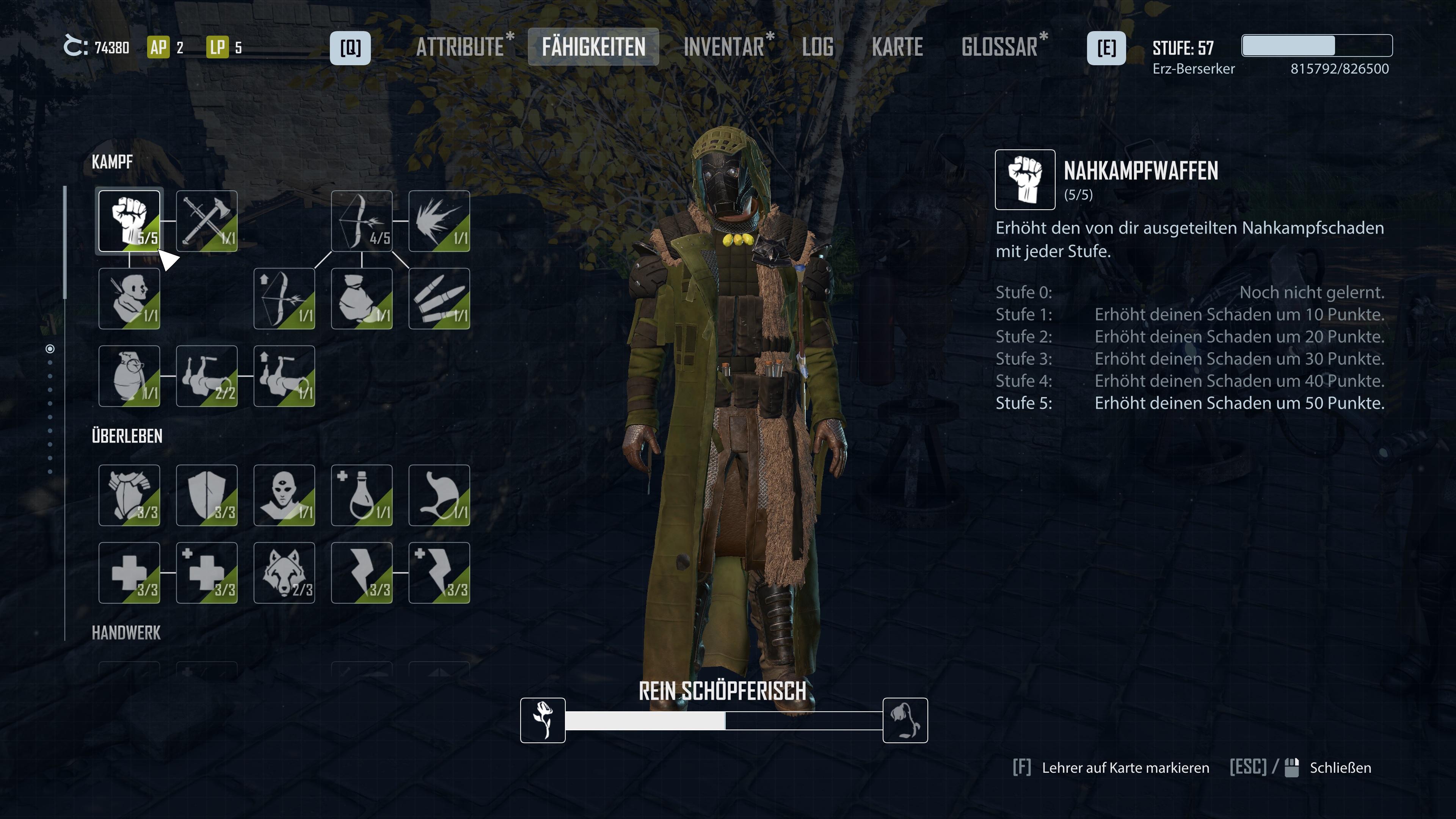Choose the crossed axe and sword skill

tap(206, 221)
